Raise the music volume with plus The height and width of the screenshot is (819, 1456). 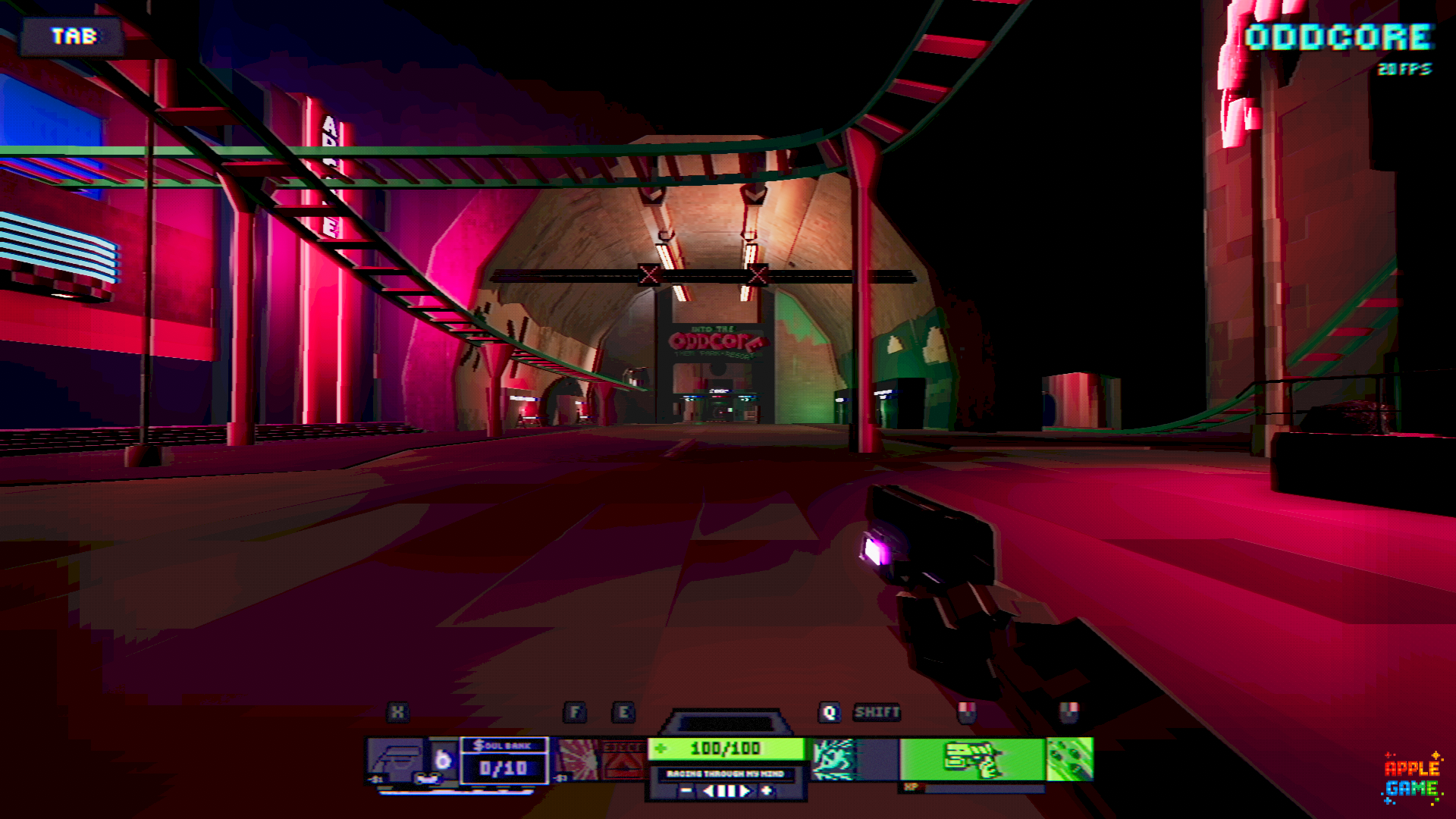[767, 791]
